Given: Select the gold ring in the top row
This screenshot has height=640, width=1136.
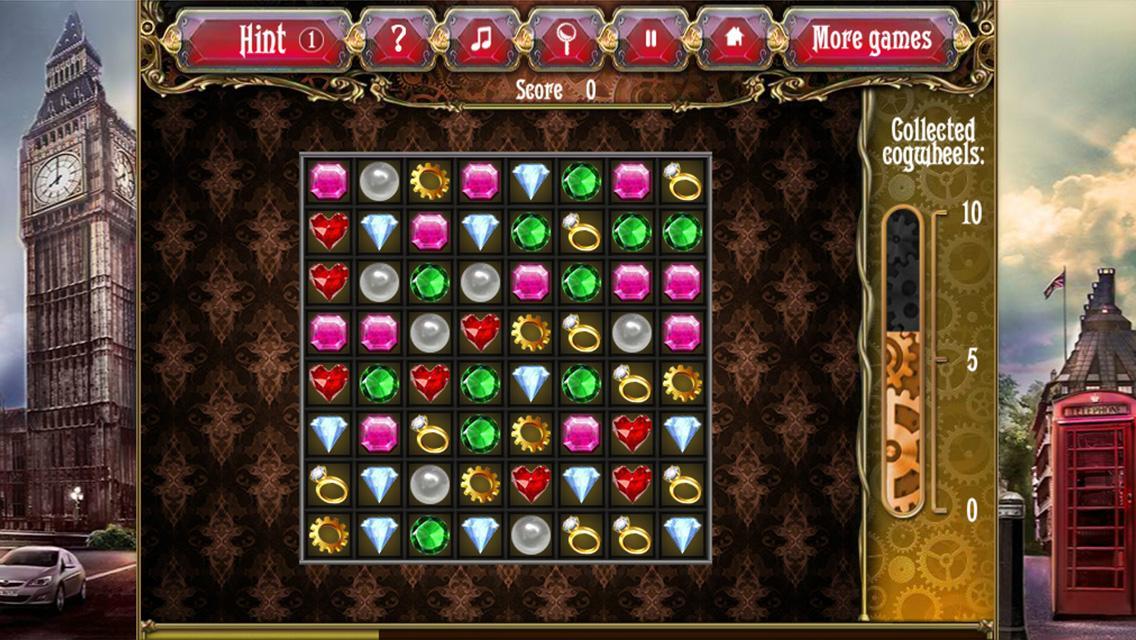Looking at the screenshot, I should [x=683, y=181].
